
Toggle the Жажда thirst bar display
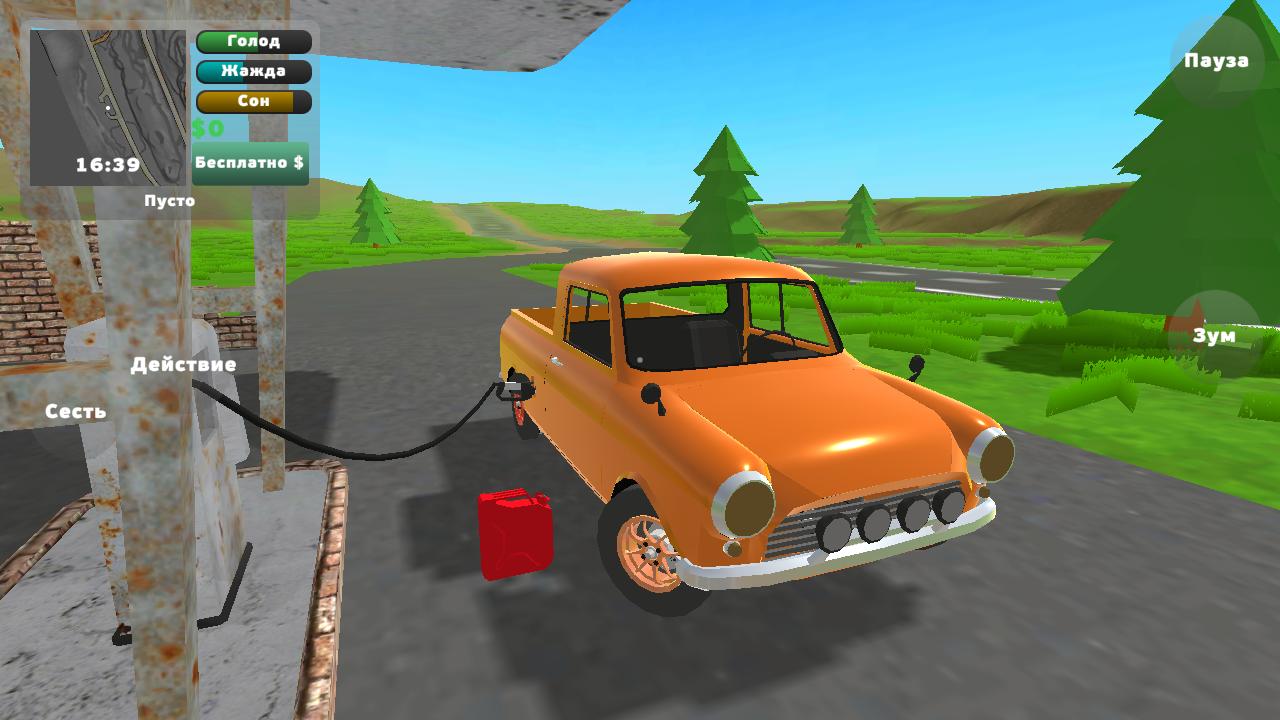pyautogui.click(x=253, y=71)
